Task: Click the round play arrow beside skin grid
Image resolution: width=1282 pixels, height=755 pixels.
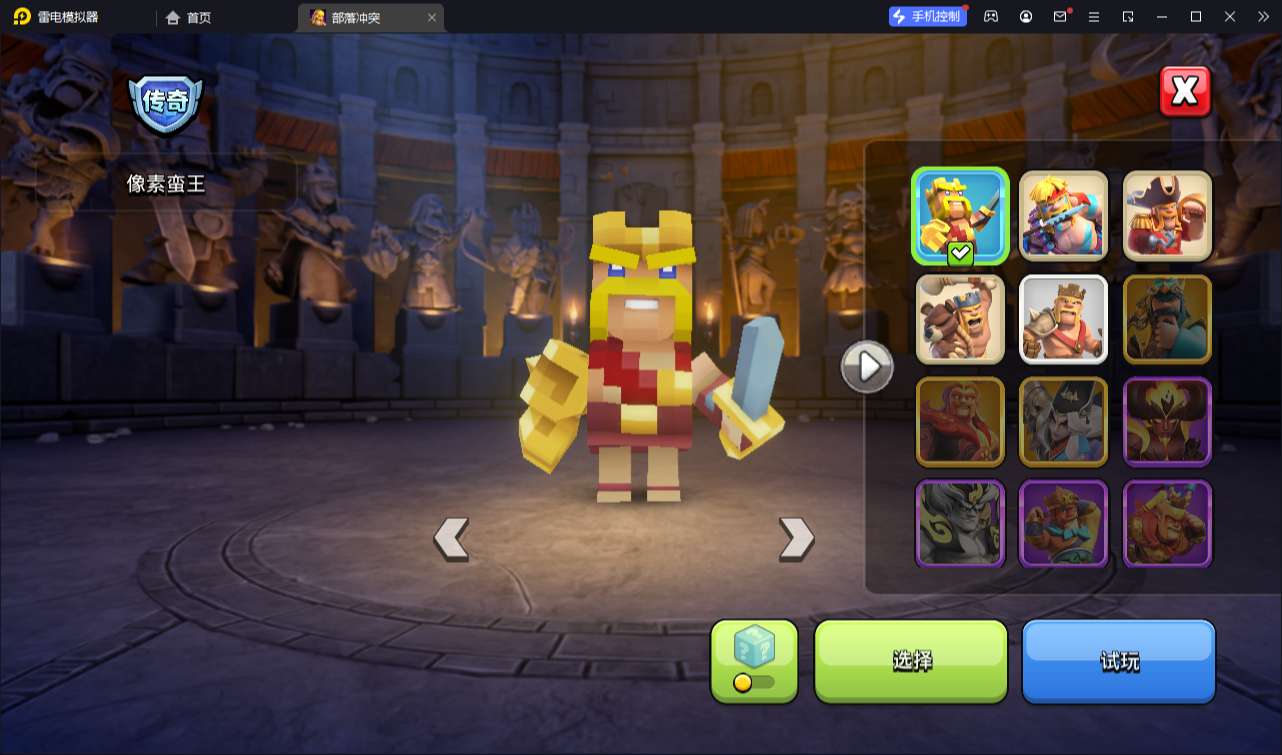Action: (x=867, y=367)
